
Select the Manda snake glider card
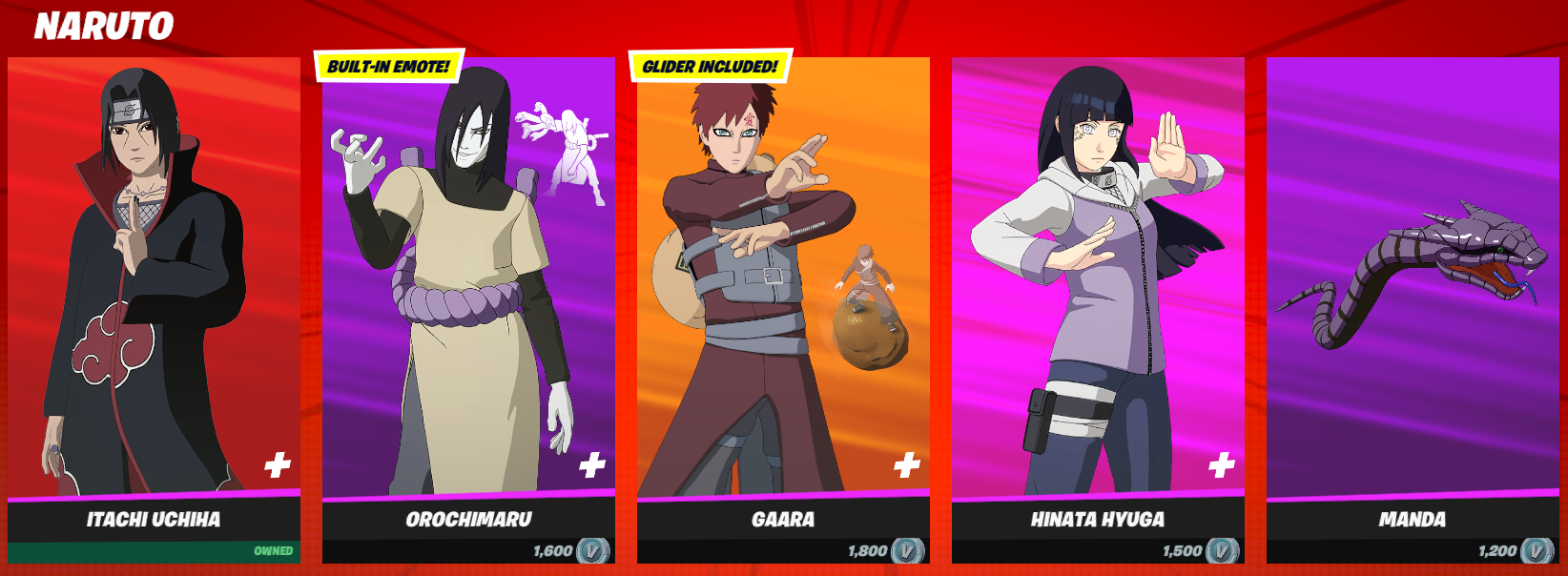pyautogui.click(x=1412, y=286)
